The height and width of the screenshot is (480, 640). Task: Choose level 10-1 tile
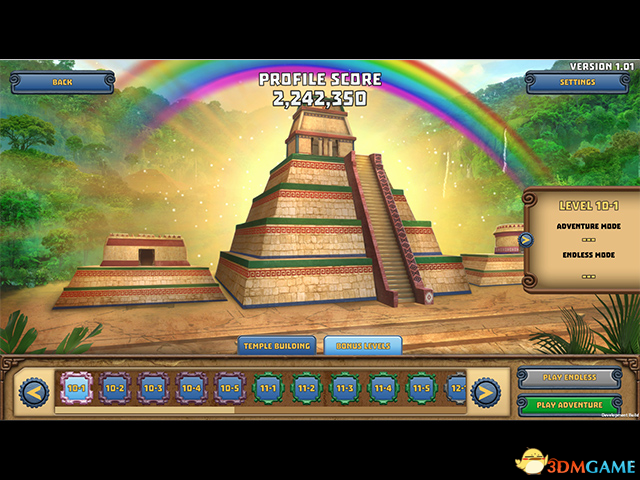tap(76, 388)
